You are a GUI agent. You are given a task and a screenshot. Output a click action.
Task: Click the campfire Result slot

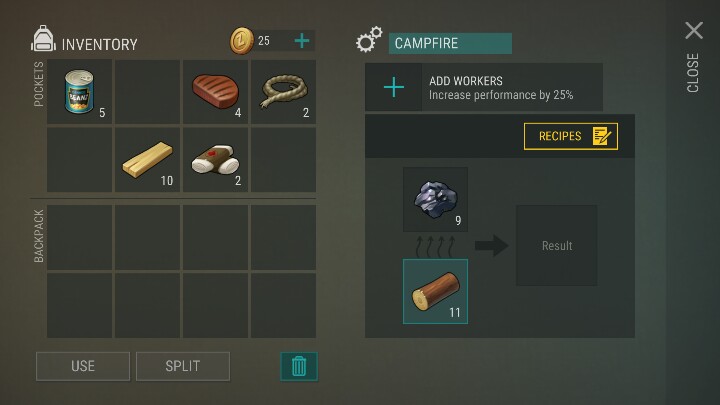(557, 246)
